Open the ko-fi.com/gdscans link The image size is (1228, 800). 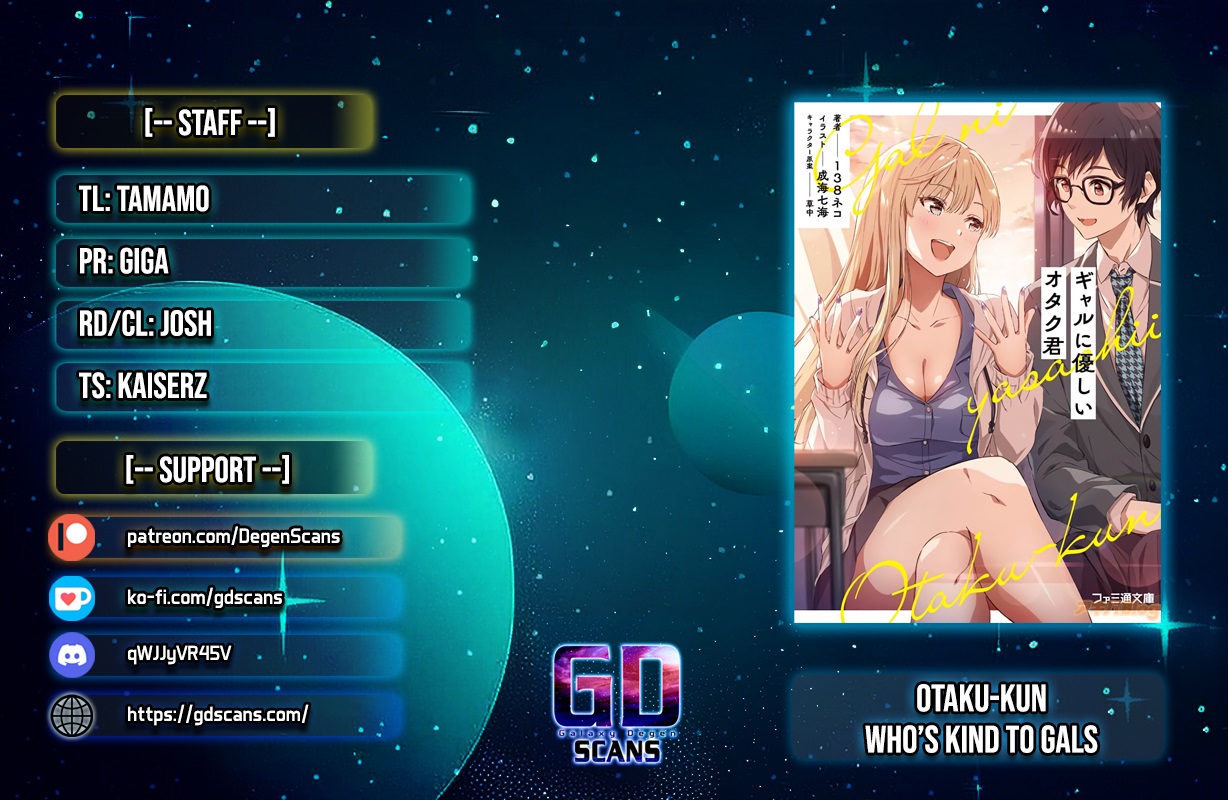coord(205,598)
